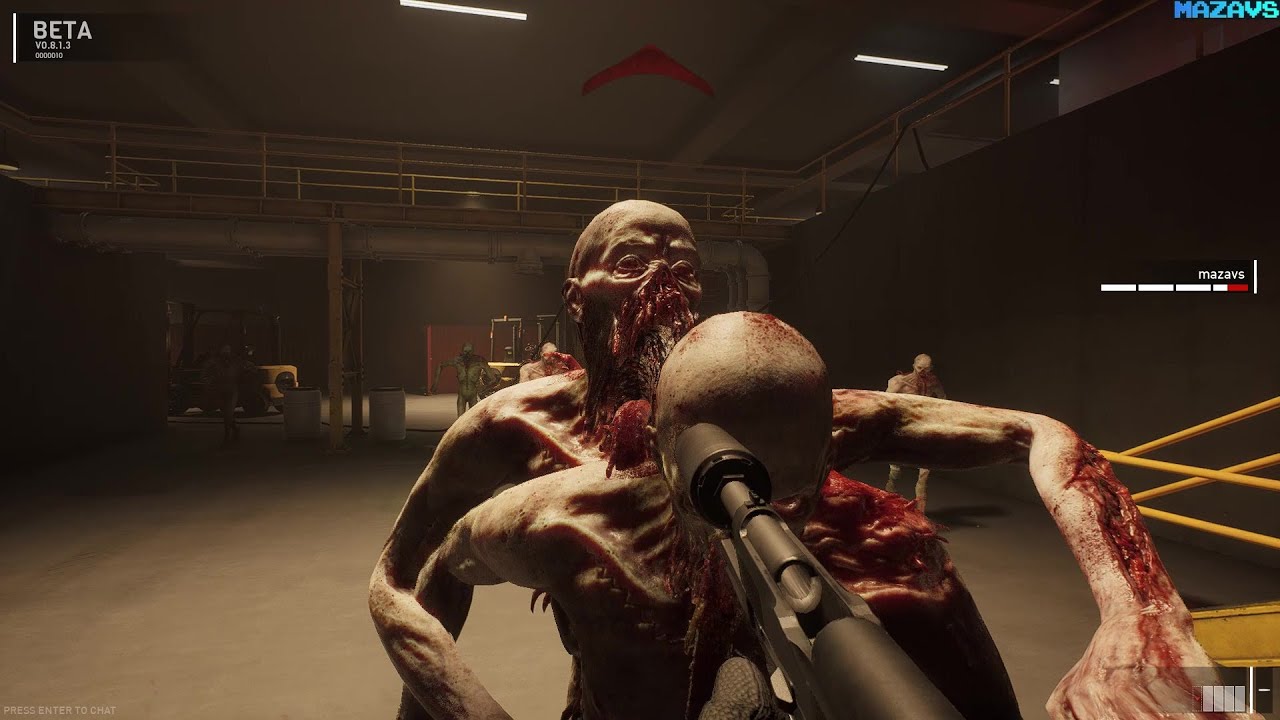The image size is (1280, 720).
Task: Click the MAZAVS channel watermark
Action: [x=1226, y=10]
